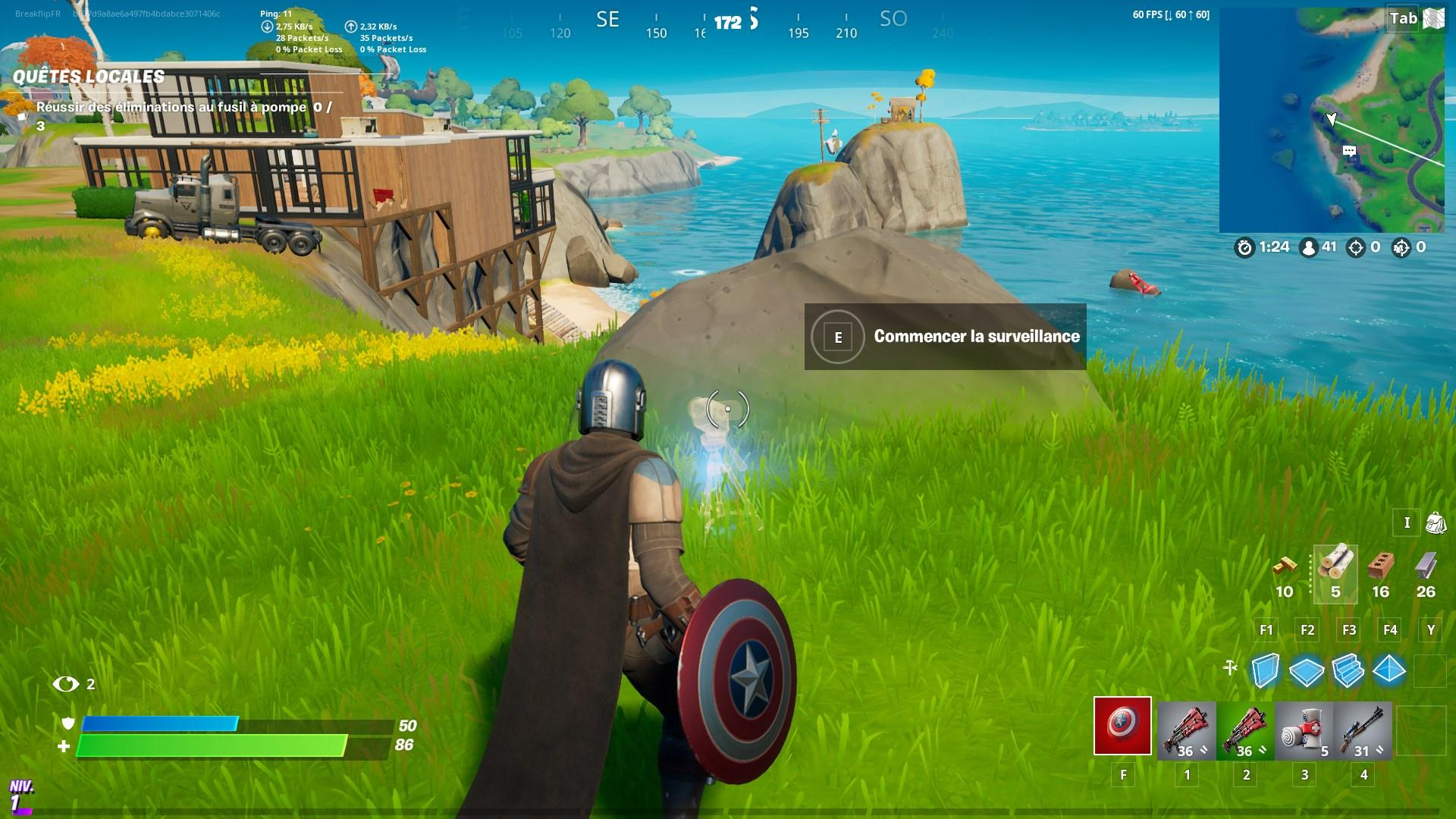Select the pyramid roof build piece icon

coord(1390,670)
